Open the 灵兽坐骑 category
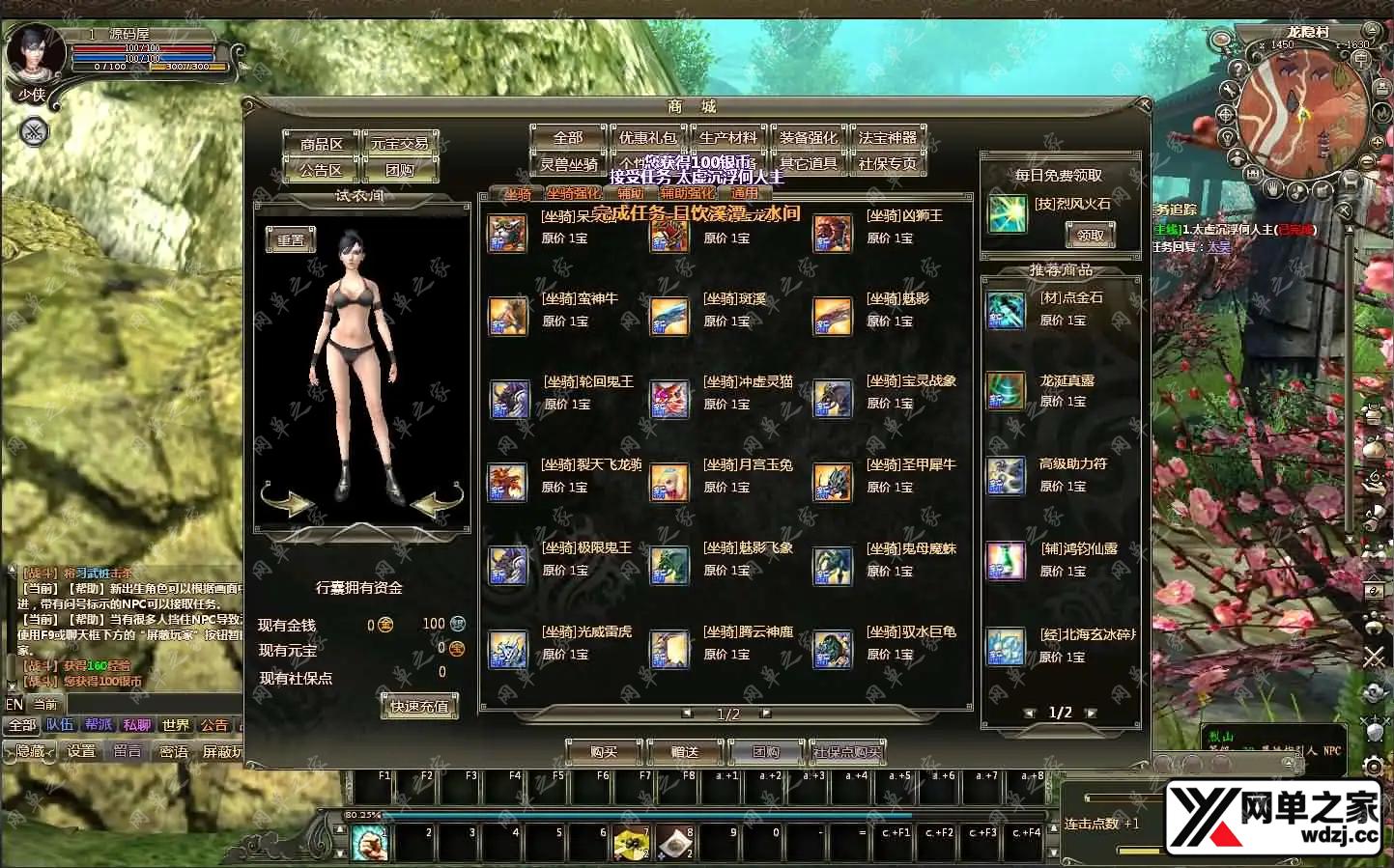 pyautogui.click(x=568, y=164)
